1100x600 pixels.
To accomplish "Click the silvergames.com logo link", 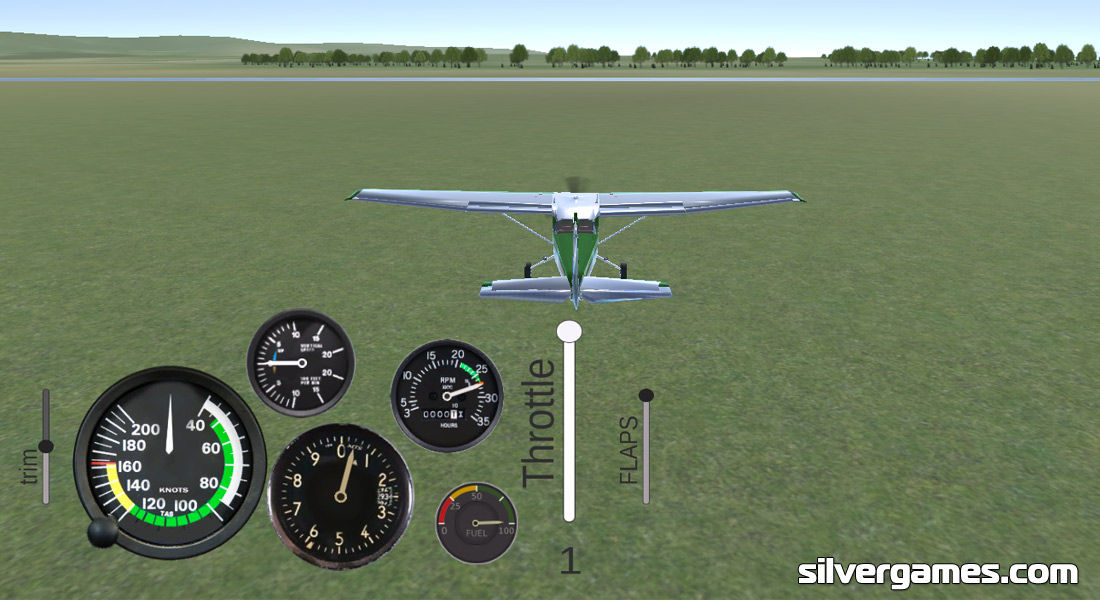I will click(x=937, y=573).
